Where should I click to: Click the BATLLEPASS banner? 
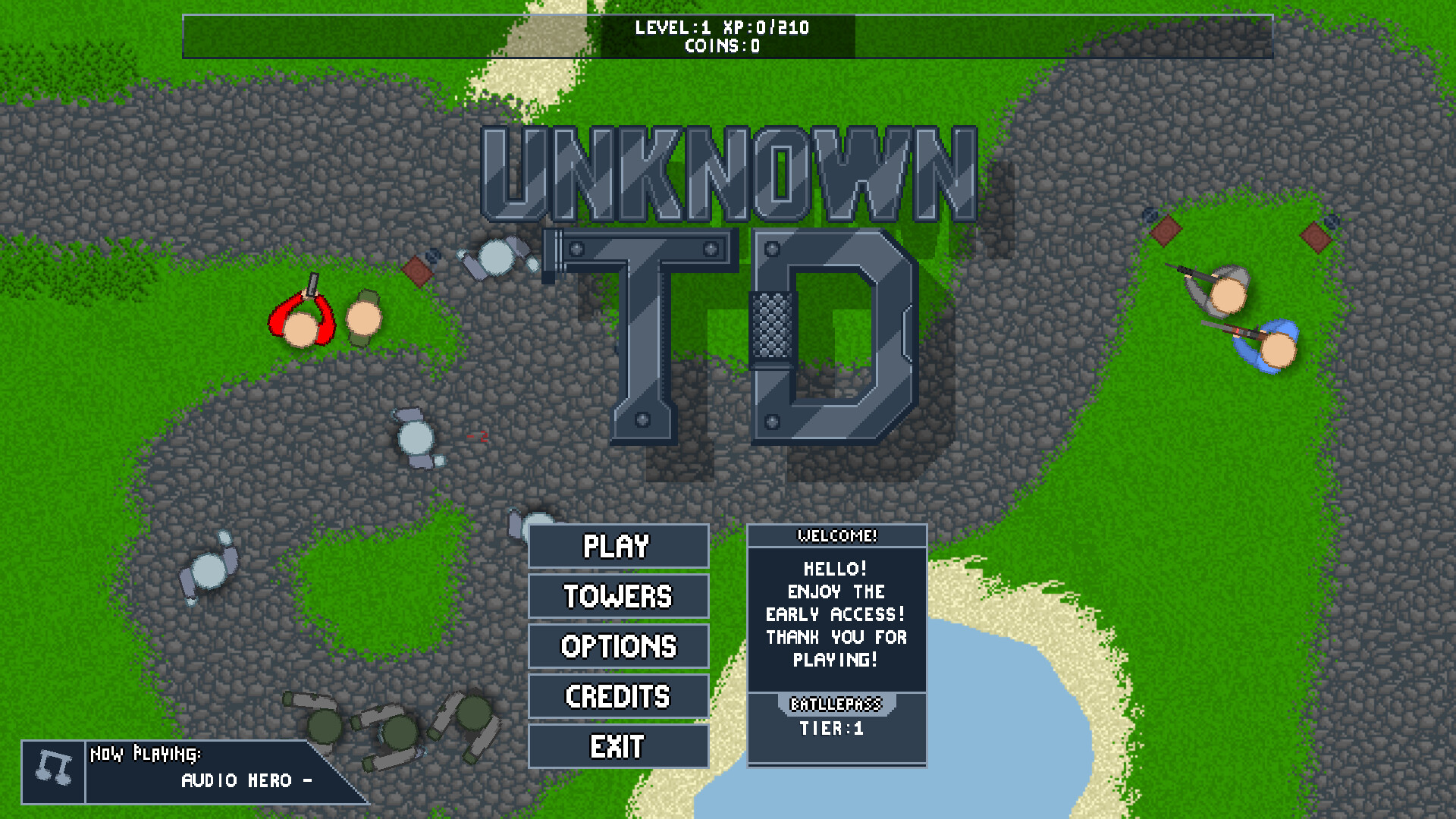pos(836,704)
